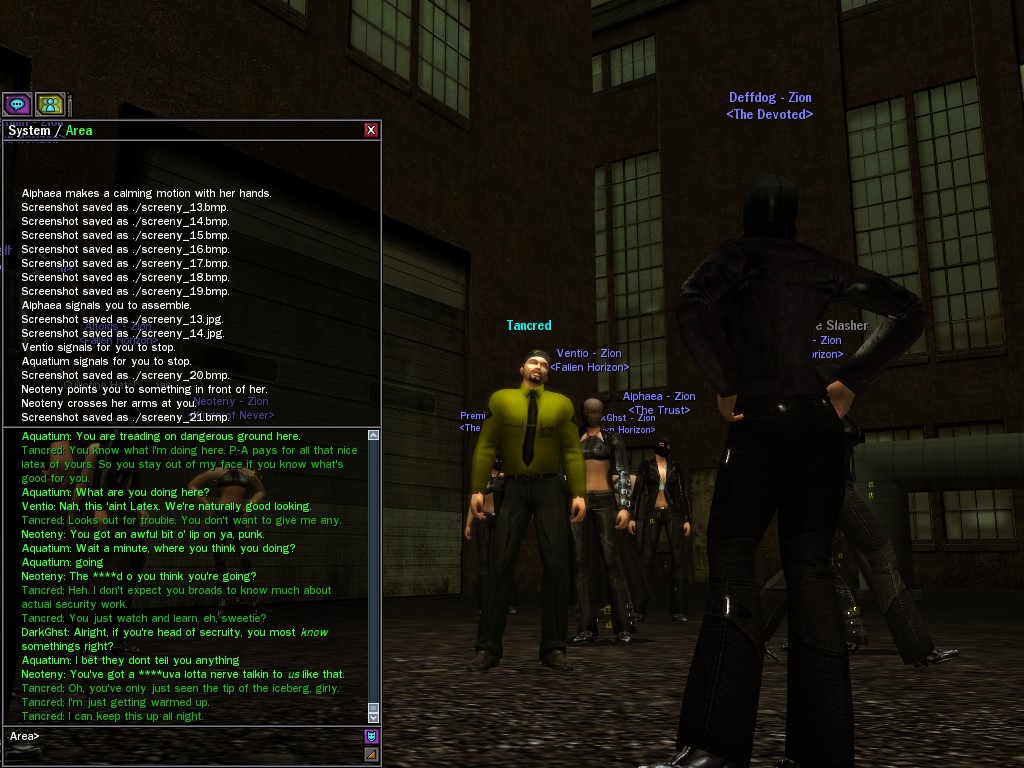This screenshot has width=1024, height=768.
Task: Close the System / Area chat window
Action: click(x=371, y=130)
